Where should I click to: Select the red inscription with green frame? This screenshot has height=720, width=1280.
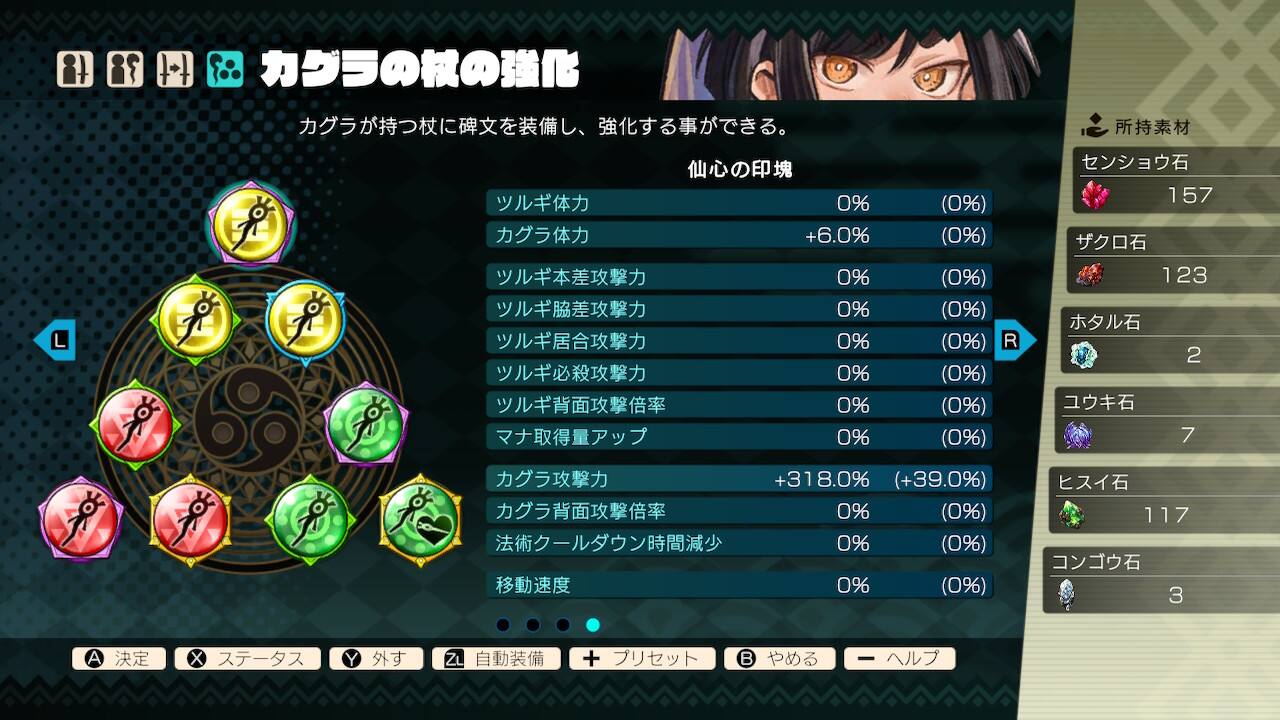(135, 426)
